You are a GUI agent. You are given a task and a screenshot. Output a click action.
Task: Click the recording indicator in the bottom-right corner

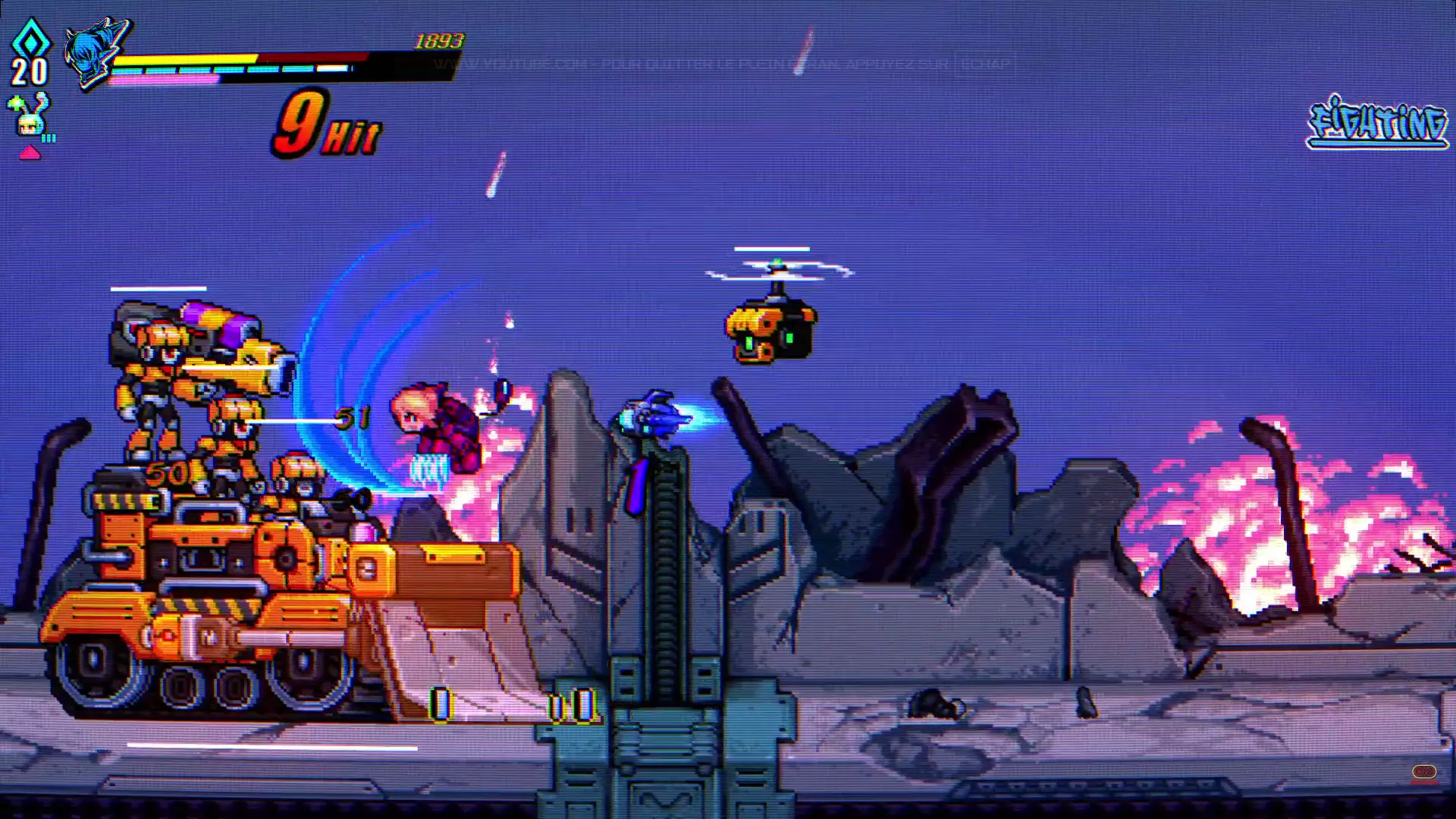click(x=1424, y=772)
